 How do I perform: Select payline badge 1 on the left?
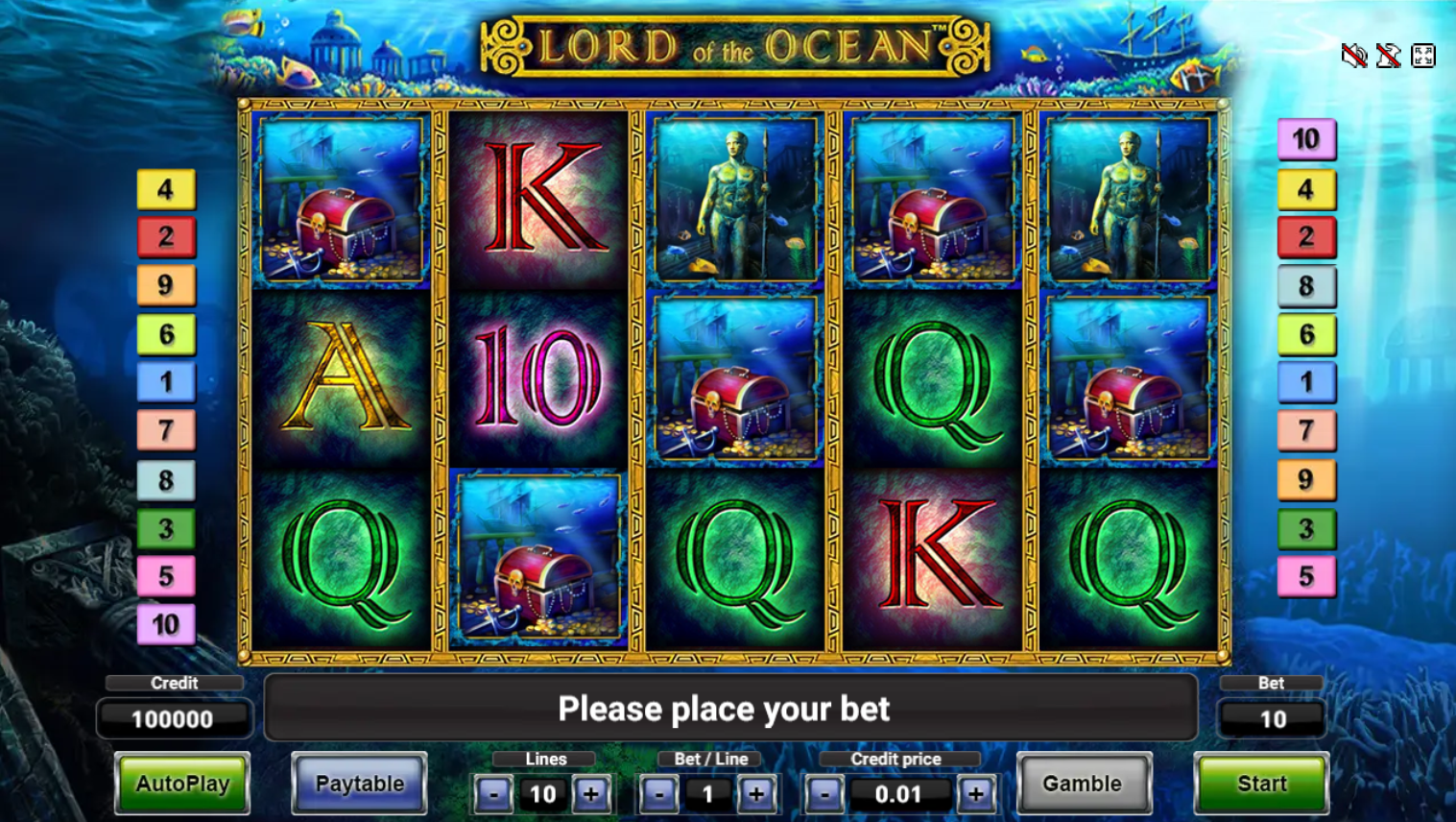point(167,382)
